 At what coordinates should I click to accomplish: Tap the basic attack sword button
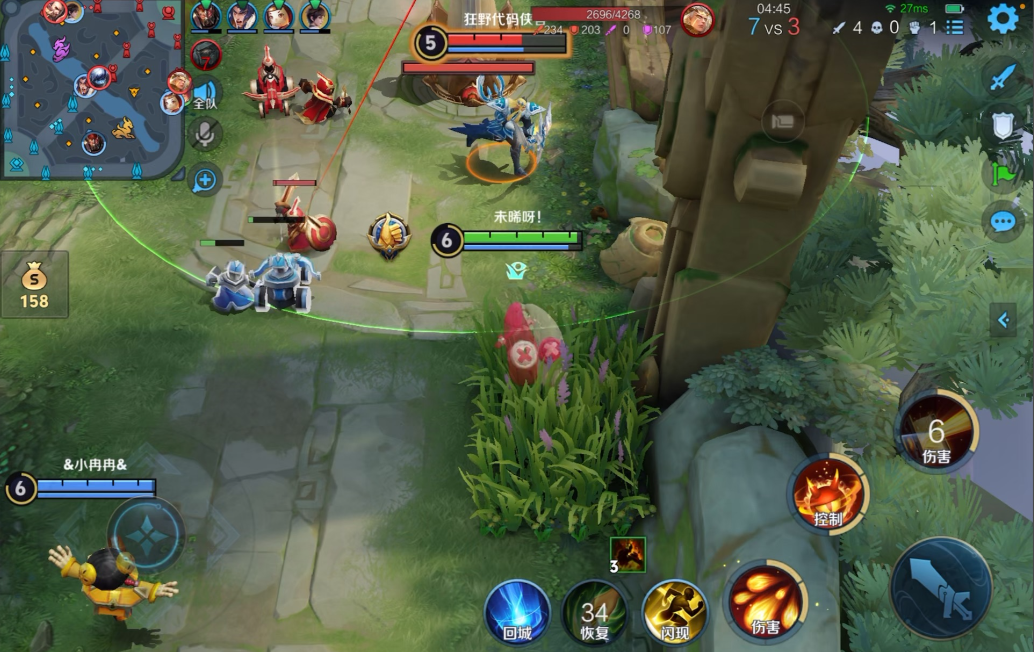tap(941, 588)
